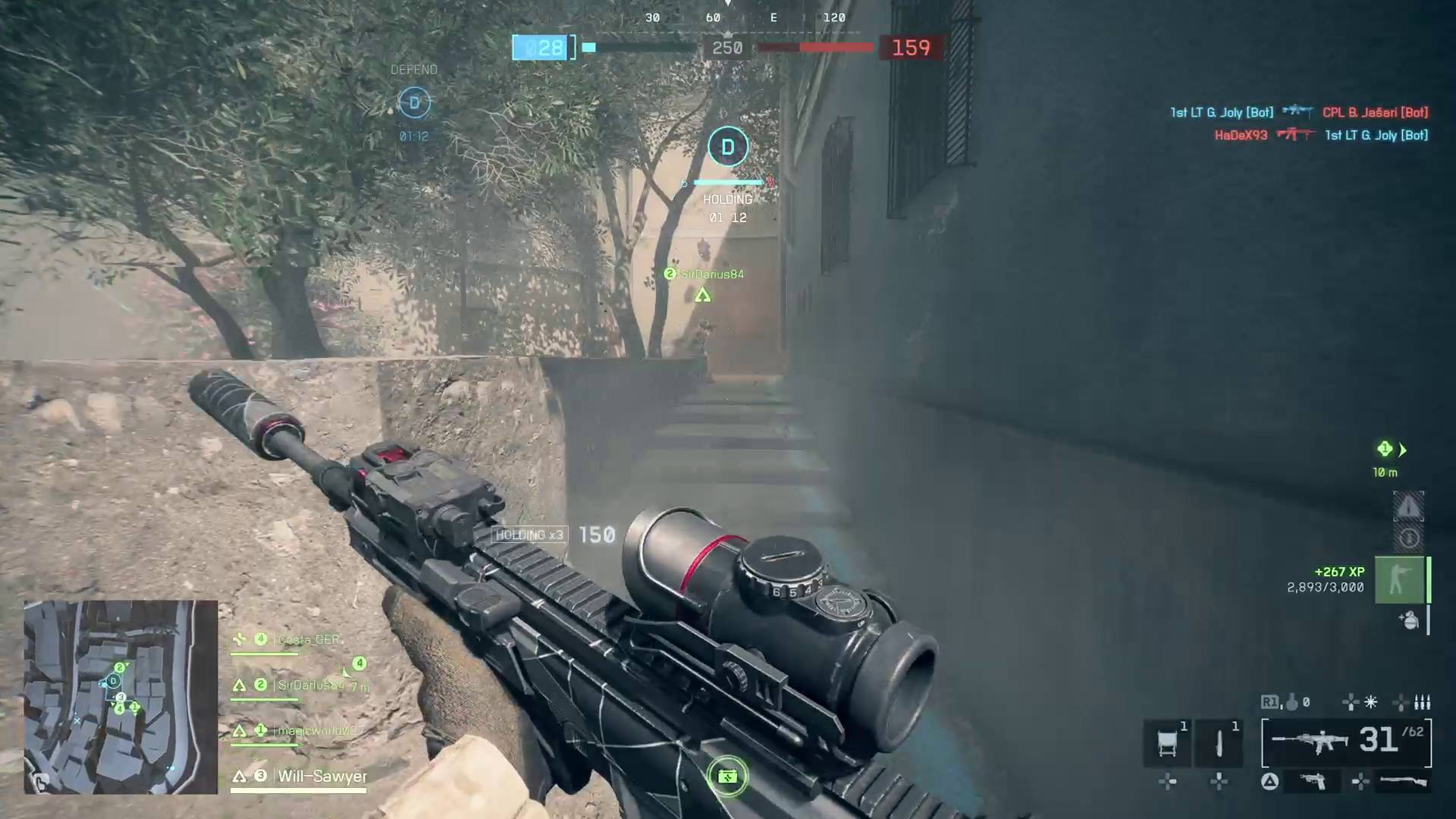Click squad member Costa_GER's name
This screenshot has width=1456, height=819.
point(309,639)
